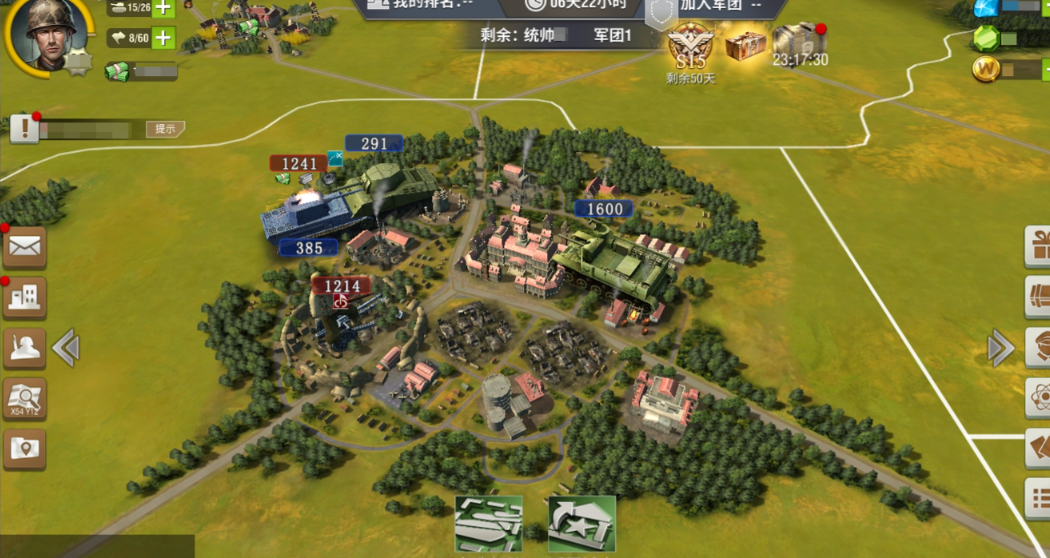The height and width of the screenshot is (558, 1050).
Task: Open the gold W coin currency
Action: click(x=986, y=70)
